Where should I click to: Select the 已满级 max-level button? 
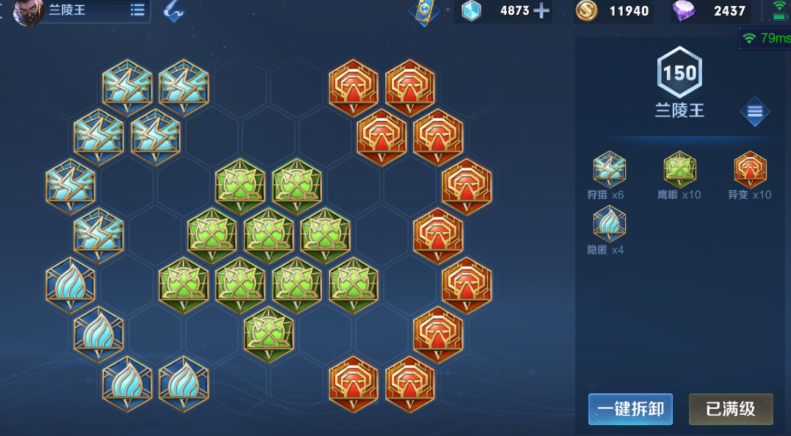click(730, 408)
